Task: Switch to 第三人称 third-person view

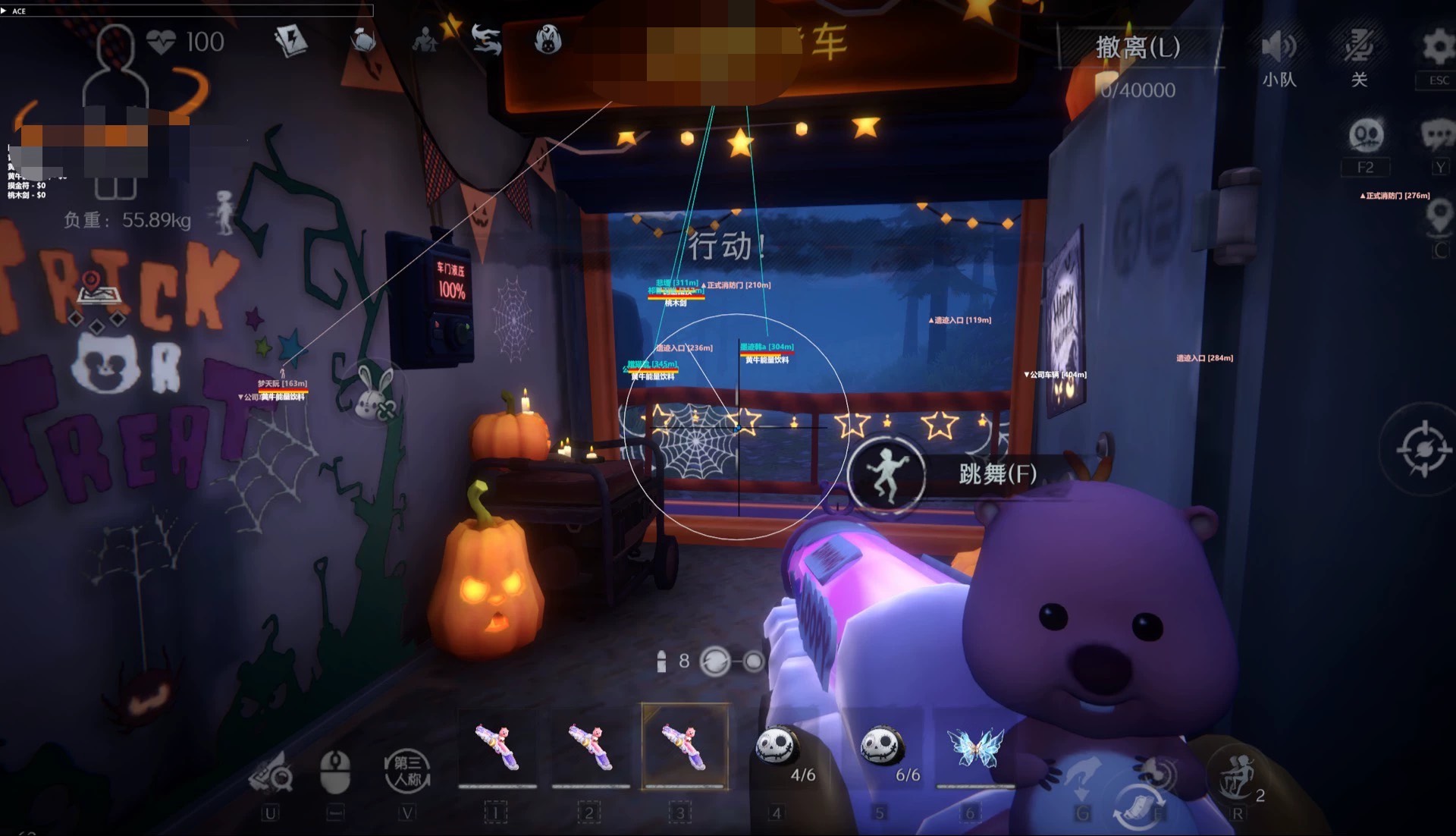Action: 407,770
